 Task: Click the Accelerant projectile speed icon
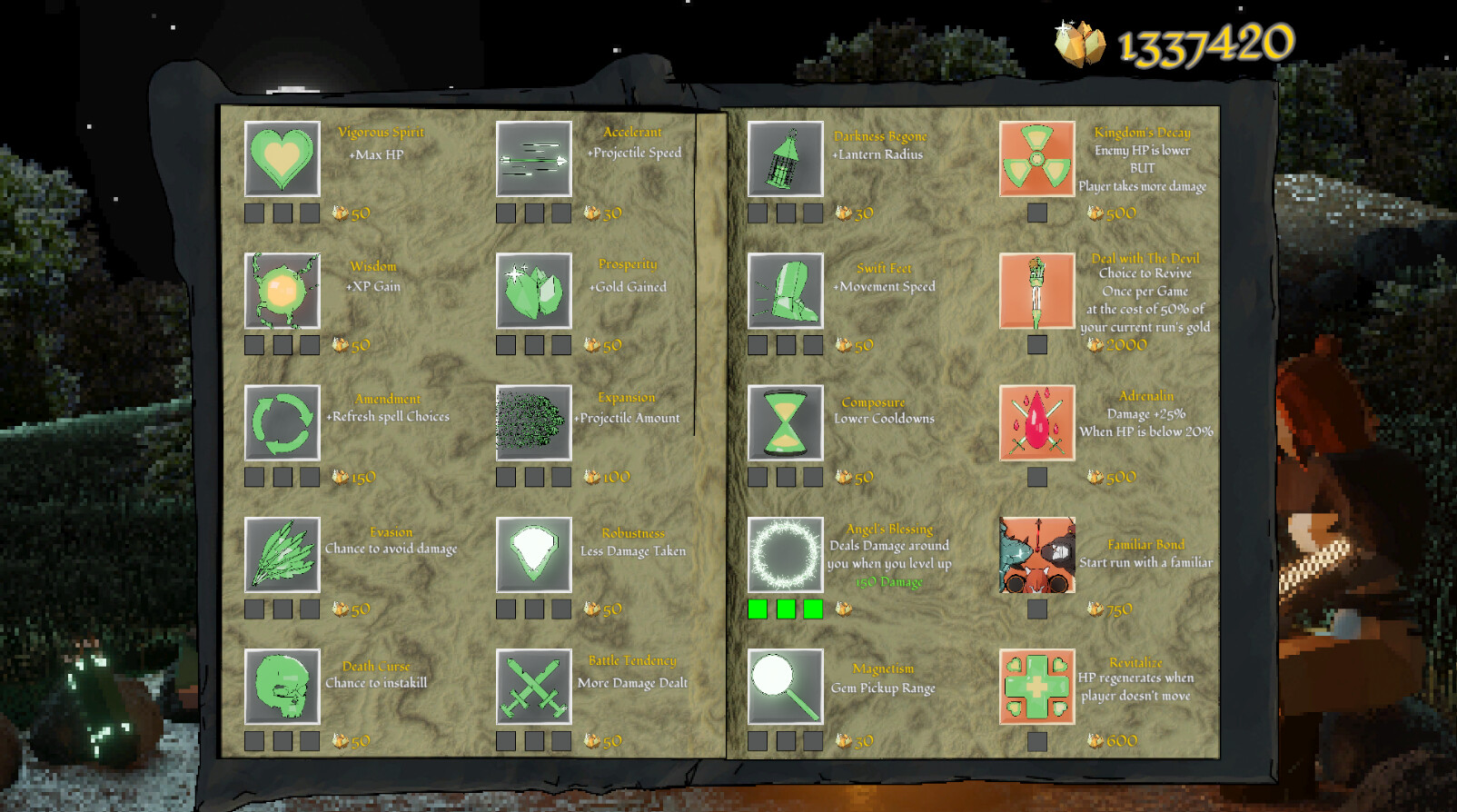pyautogui.click(x=533, y=160)
